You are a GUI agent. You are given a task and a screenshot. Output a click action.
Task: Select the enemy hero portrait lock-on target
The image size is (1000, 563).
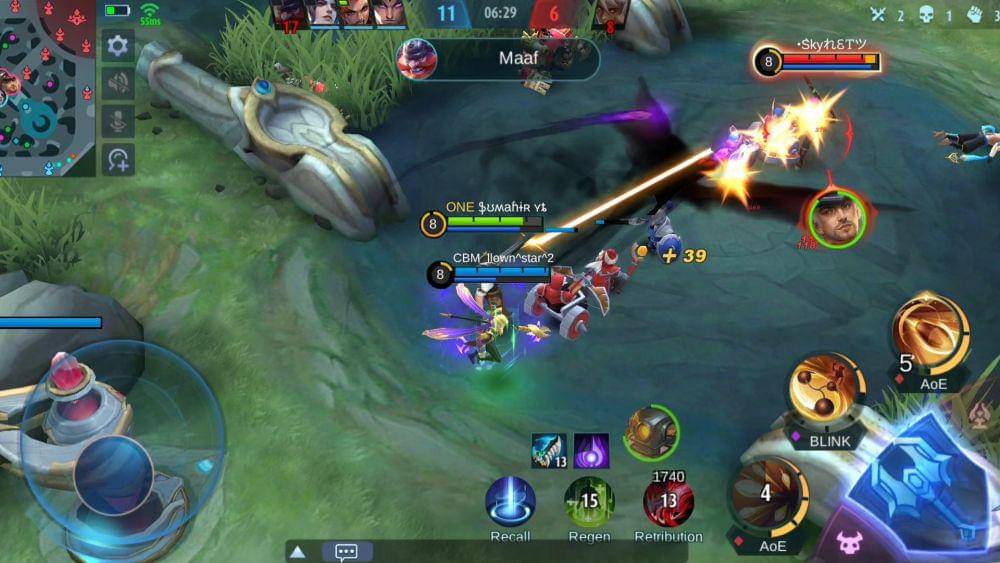[835, 217]
